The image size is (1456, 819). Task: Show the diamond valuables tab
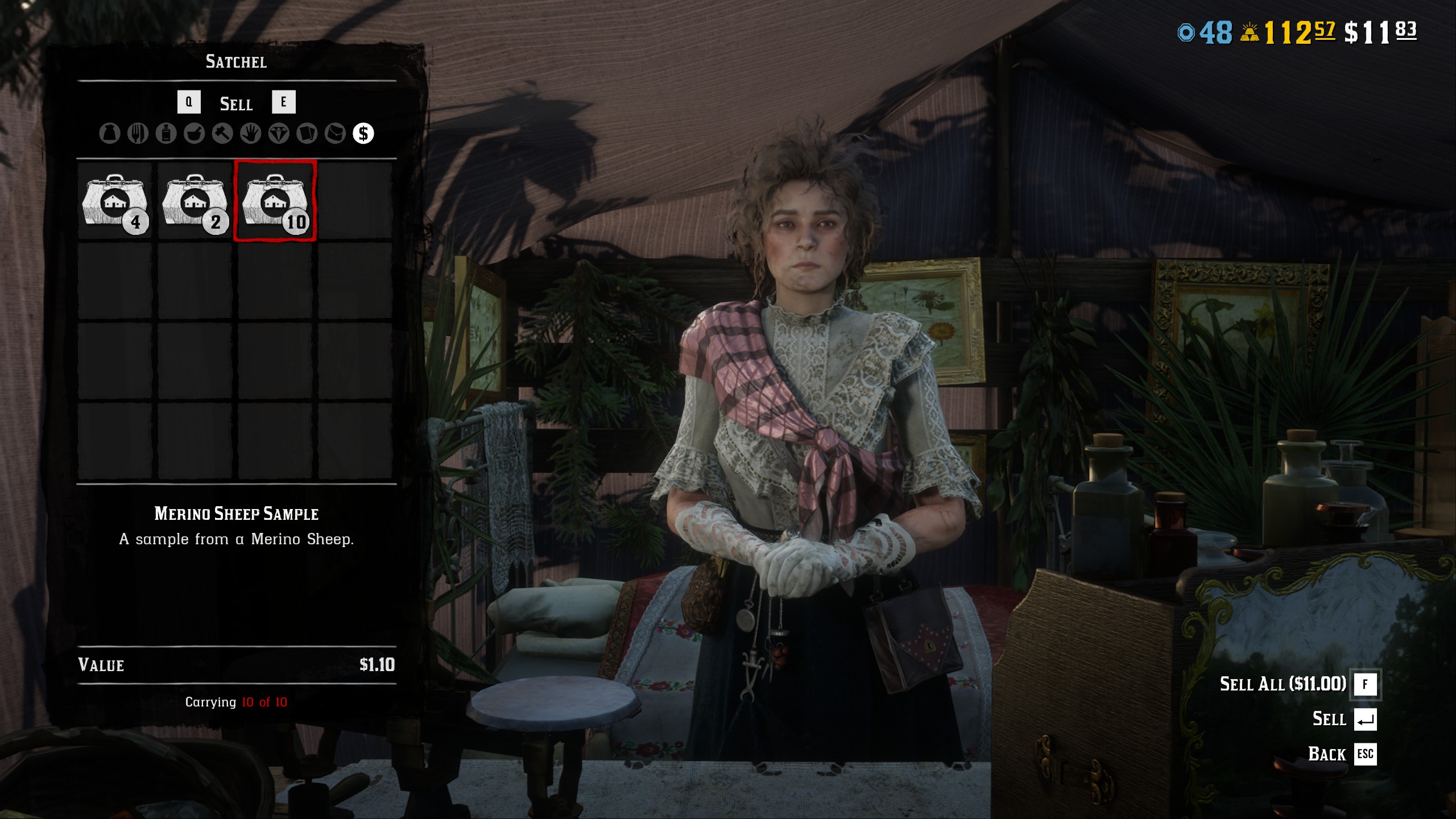pyautogui.click(x=279, y=134)
